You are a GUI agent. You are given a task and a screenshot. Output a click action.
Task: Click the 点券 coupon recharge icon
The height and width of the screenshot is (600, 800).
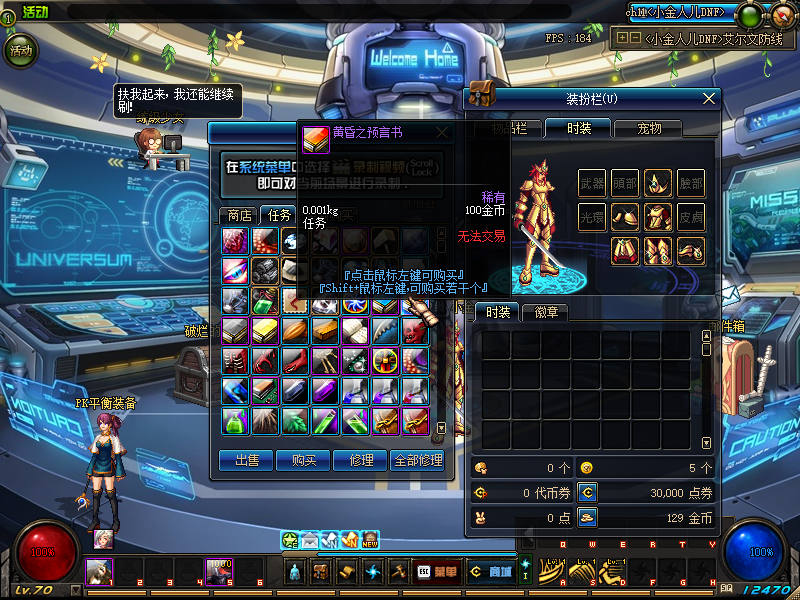pos(587,492)
